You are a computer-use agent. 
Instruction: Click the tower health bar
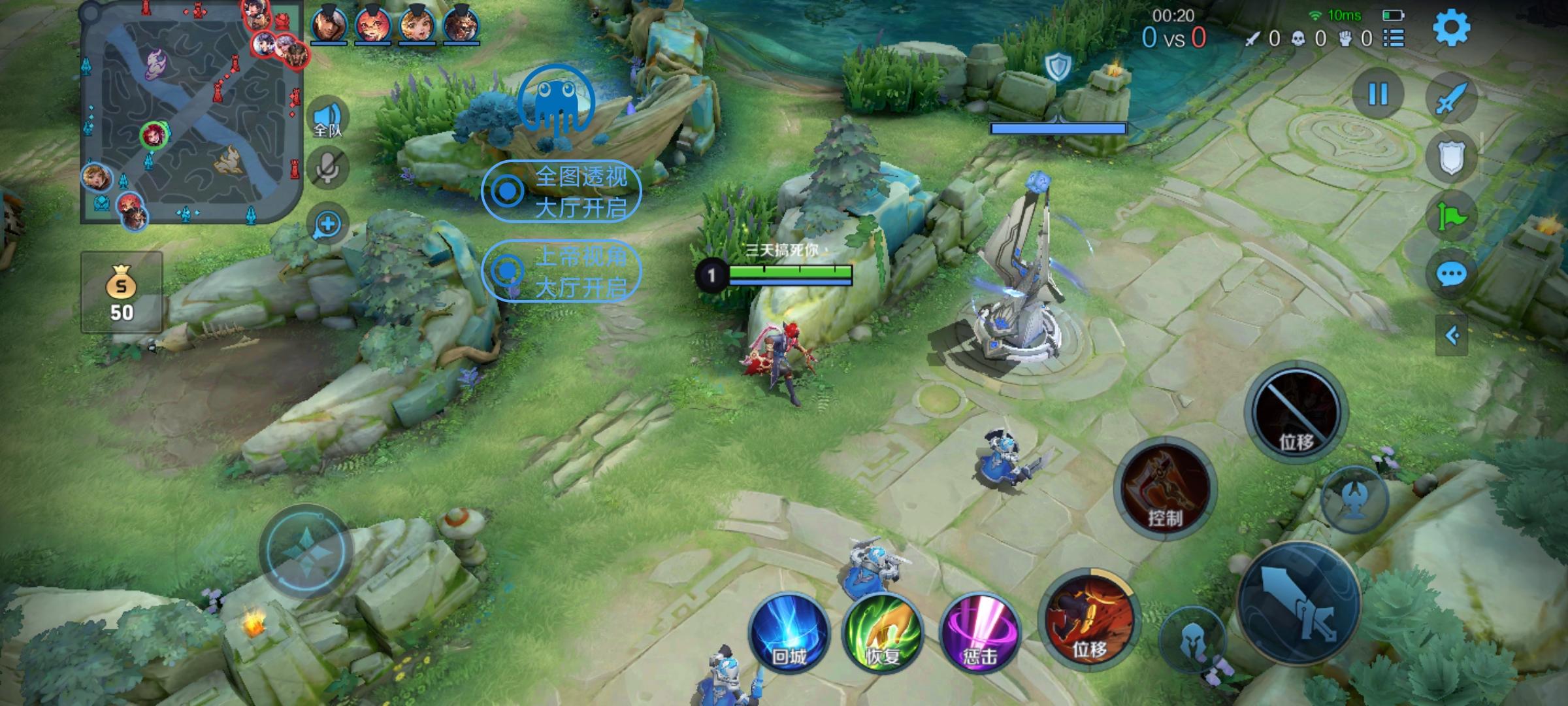1058,129
